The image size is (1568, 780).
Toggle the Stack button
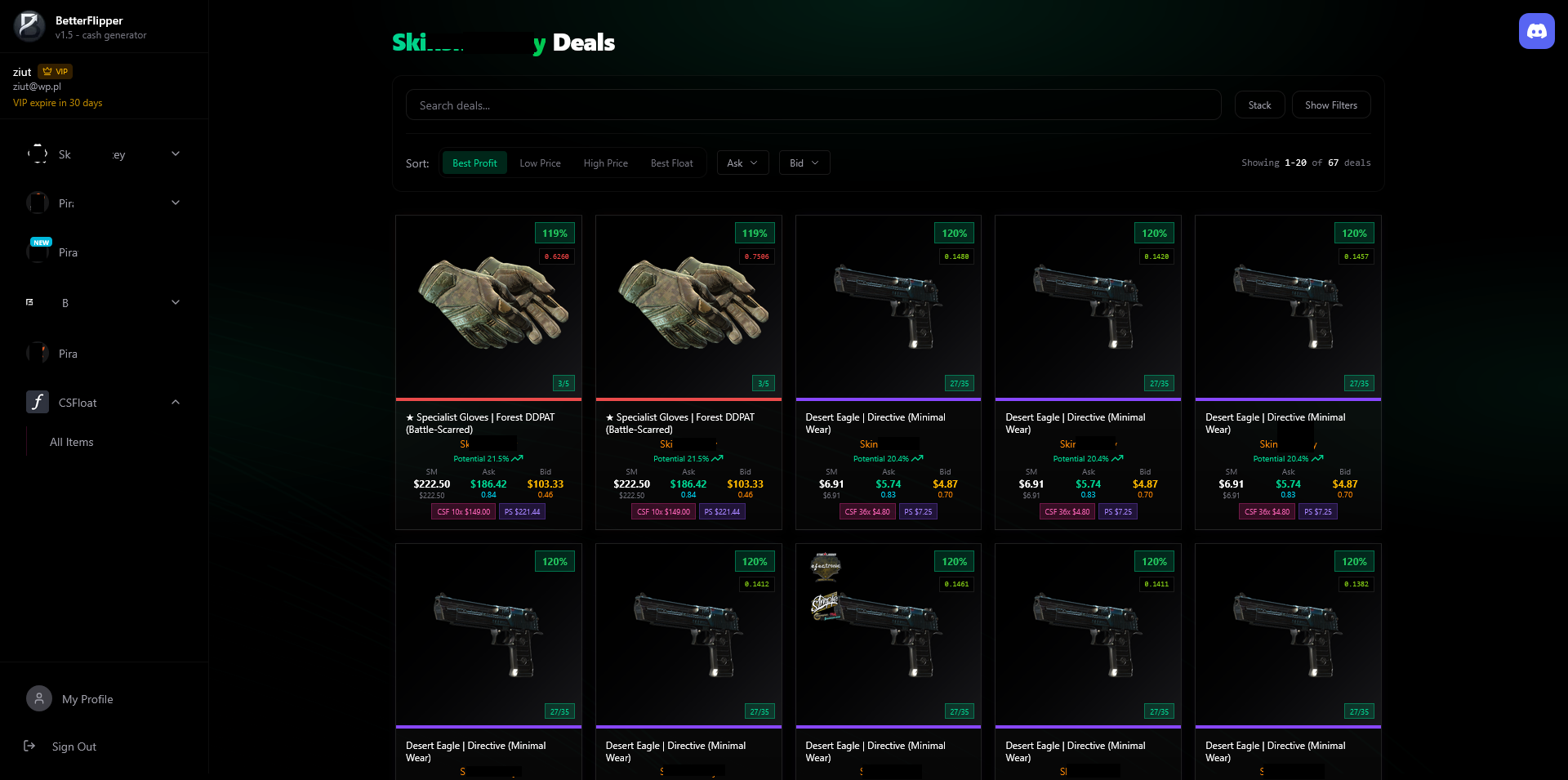point(1259,105)
